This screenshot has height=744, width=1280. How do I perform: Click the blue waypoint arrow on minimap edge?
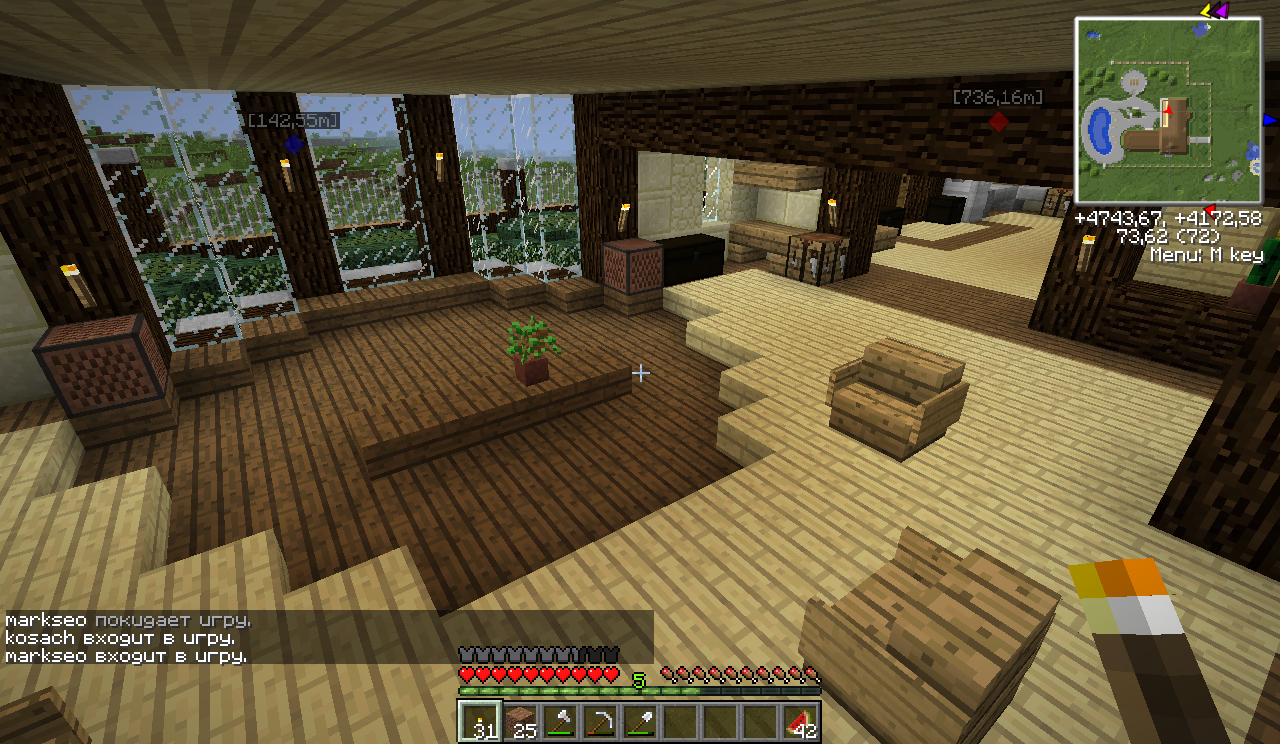click(x=1269, y=120)
